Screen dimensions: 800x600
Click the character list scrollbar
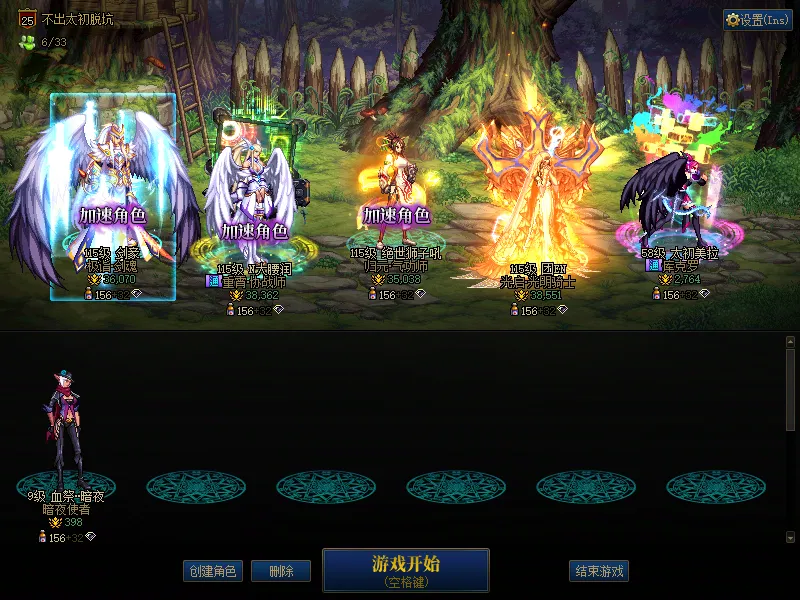coord(790,390)
